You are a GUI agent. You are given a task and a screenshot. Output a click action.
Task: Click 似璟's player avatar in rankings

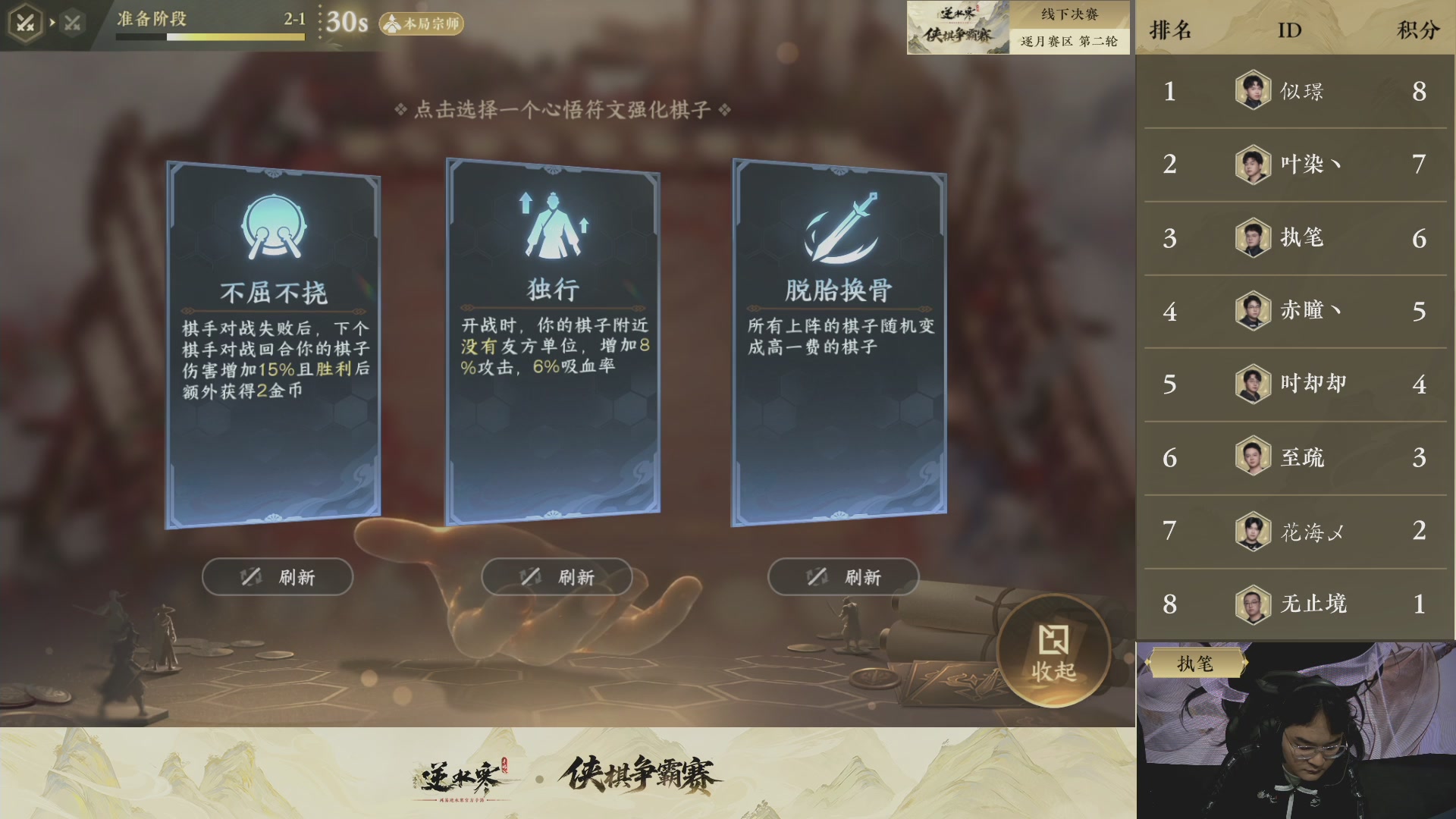[1254, 91]
